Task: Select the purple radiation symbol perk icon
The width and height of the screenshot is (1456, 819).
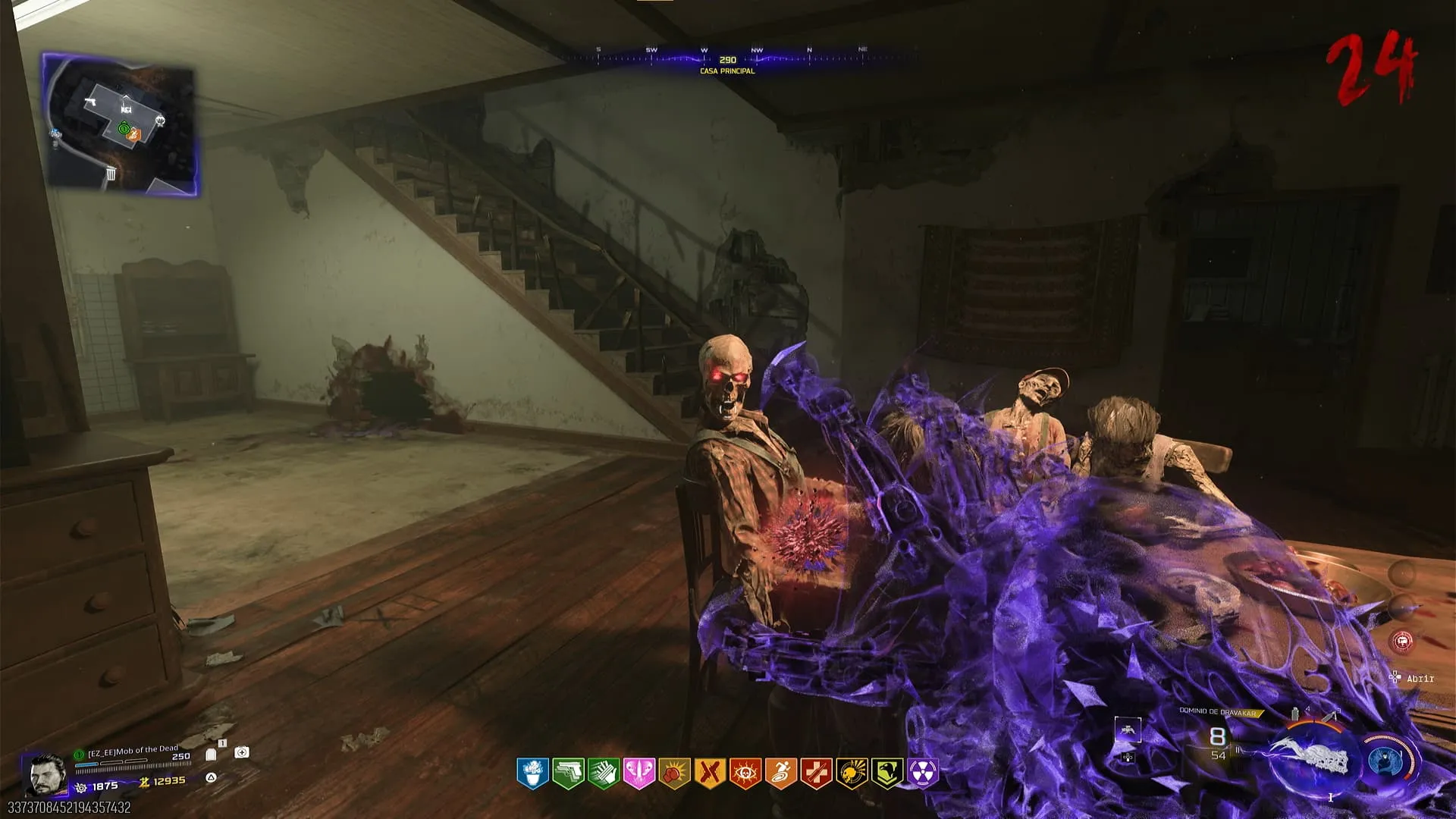Action: coord(922,773)
